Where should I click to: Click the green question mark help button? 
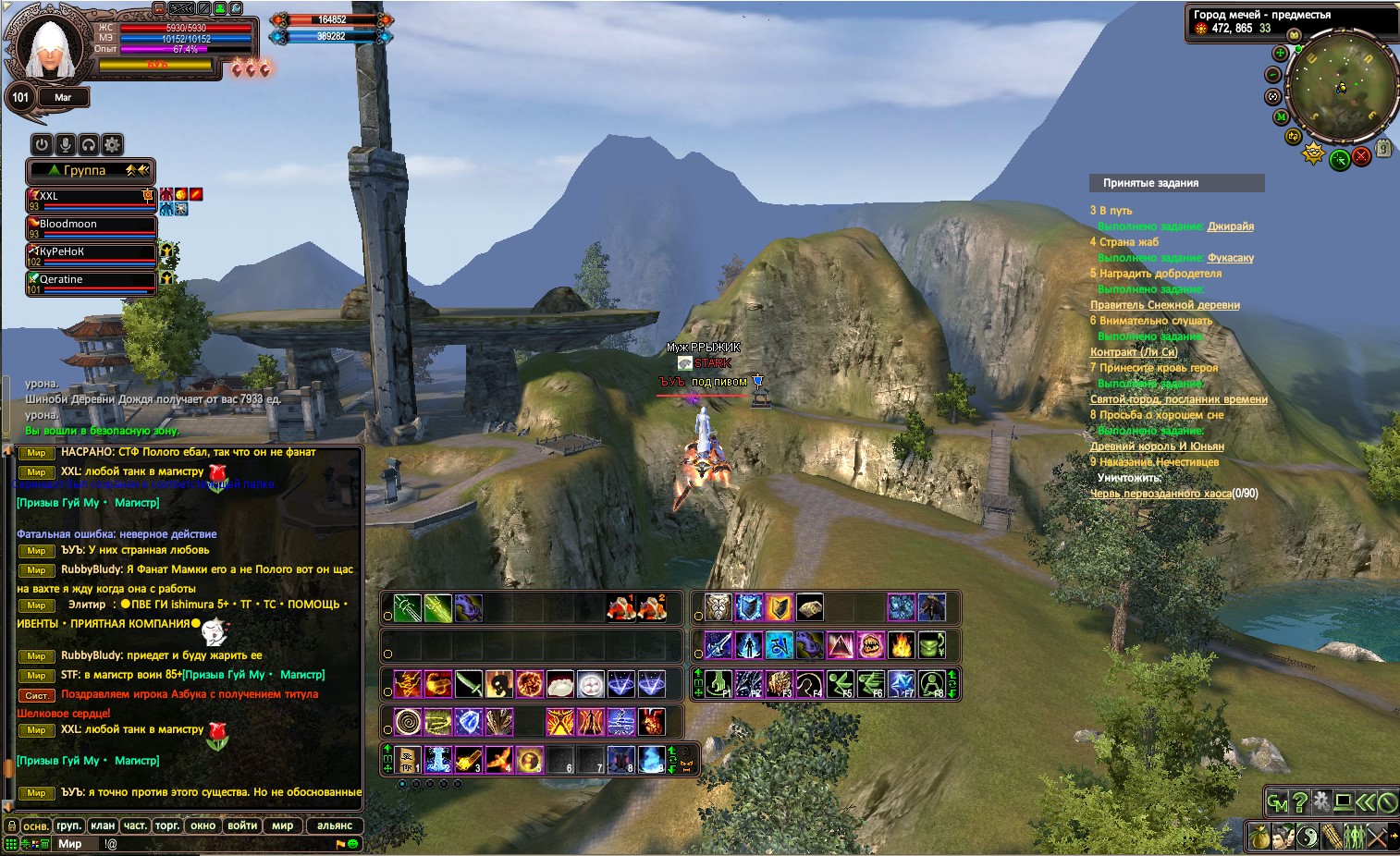1300,802
